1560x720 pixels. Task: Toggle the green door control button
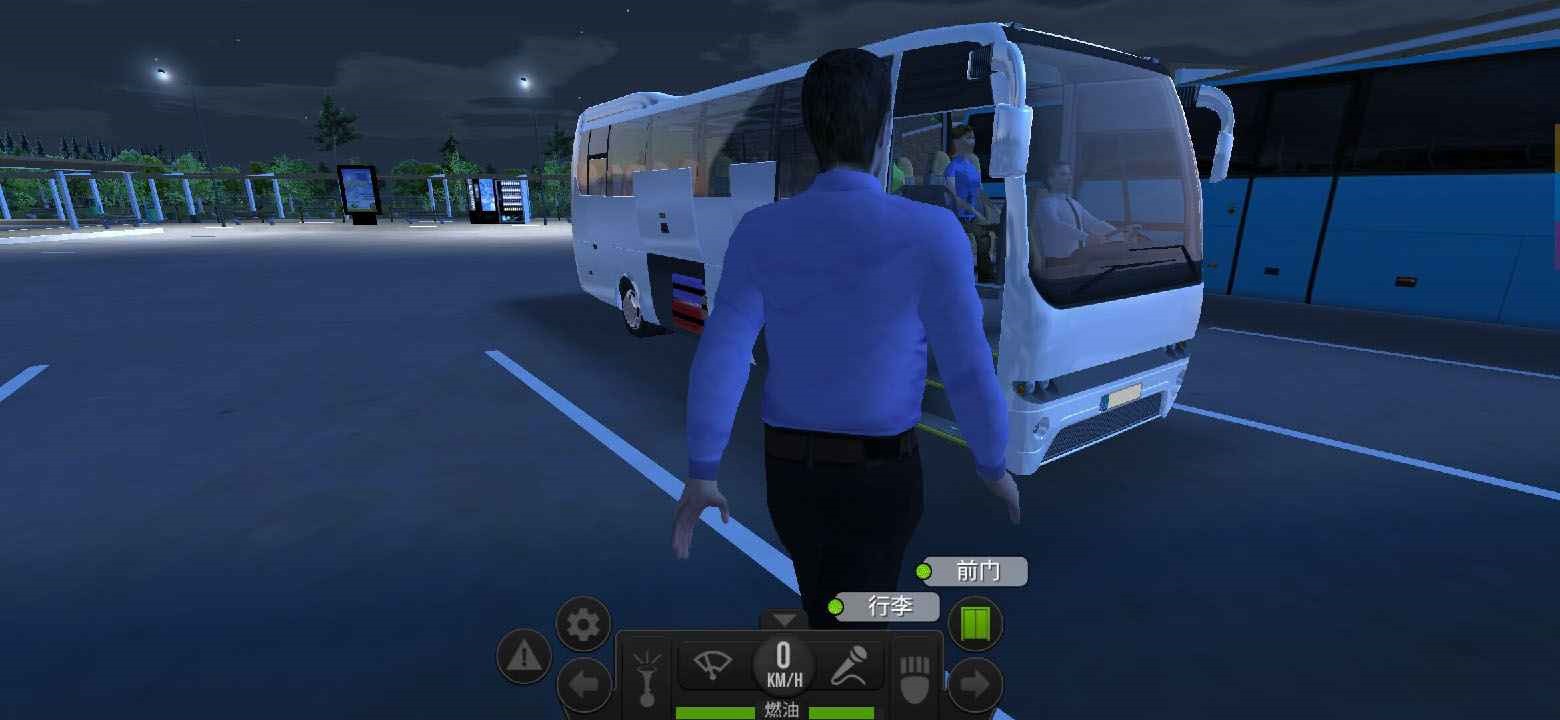coord(977,623)
